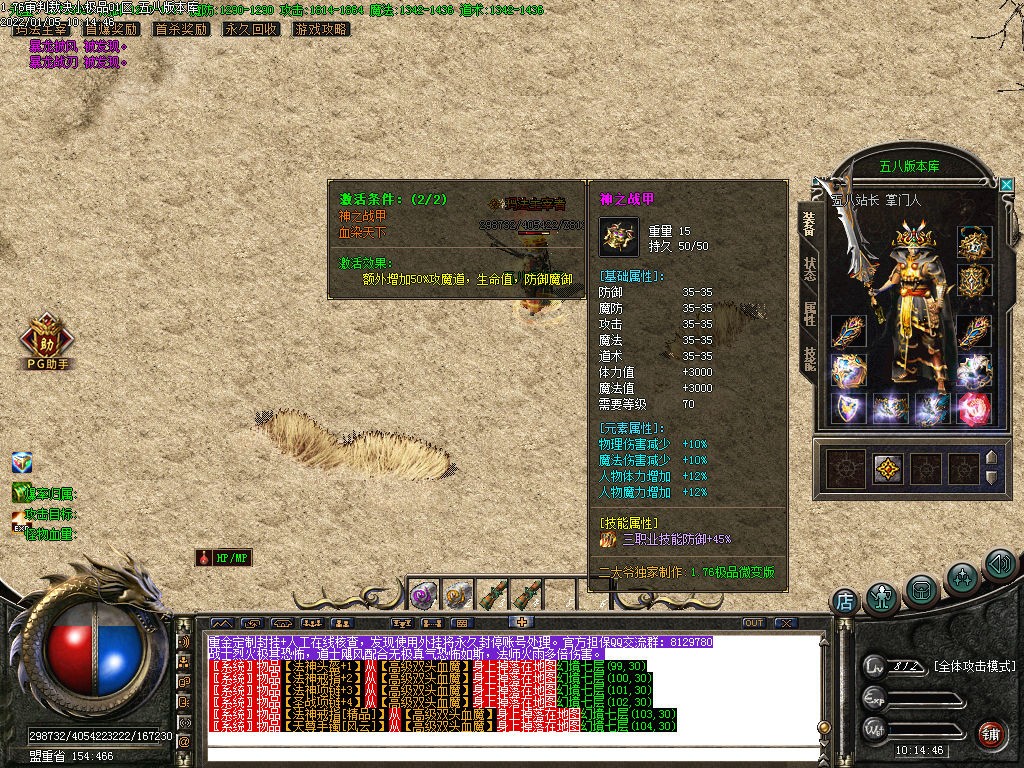Switch to the 属性 attributes tab
The height and width of the screenshot is (768, 1024).
[x=809, y=314]
